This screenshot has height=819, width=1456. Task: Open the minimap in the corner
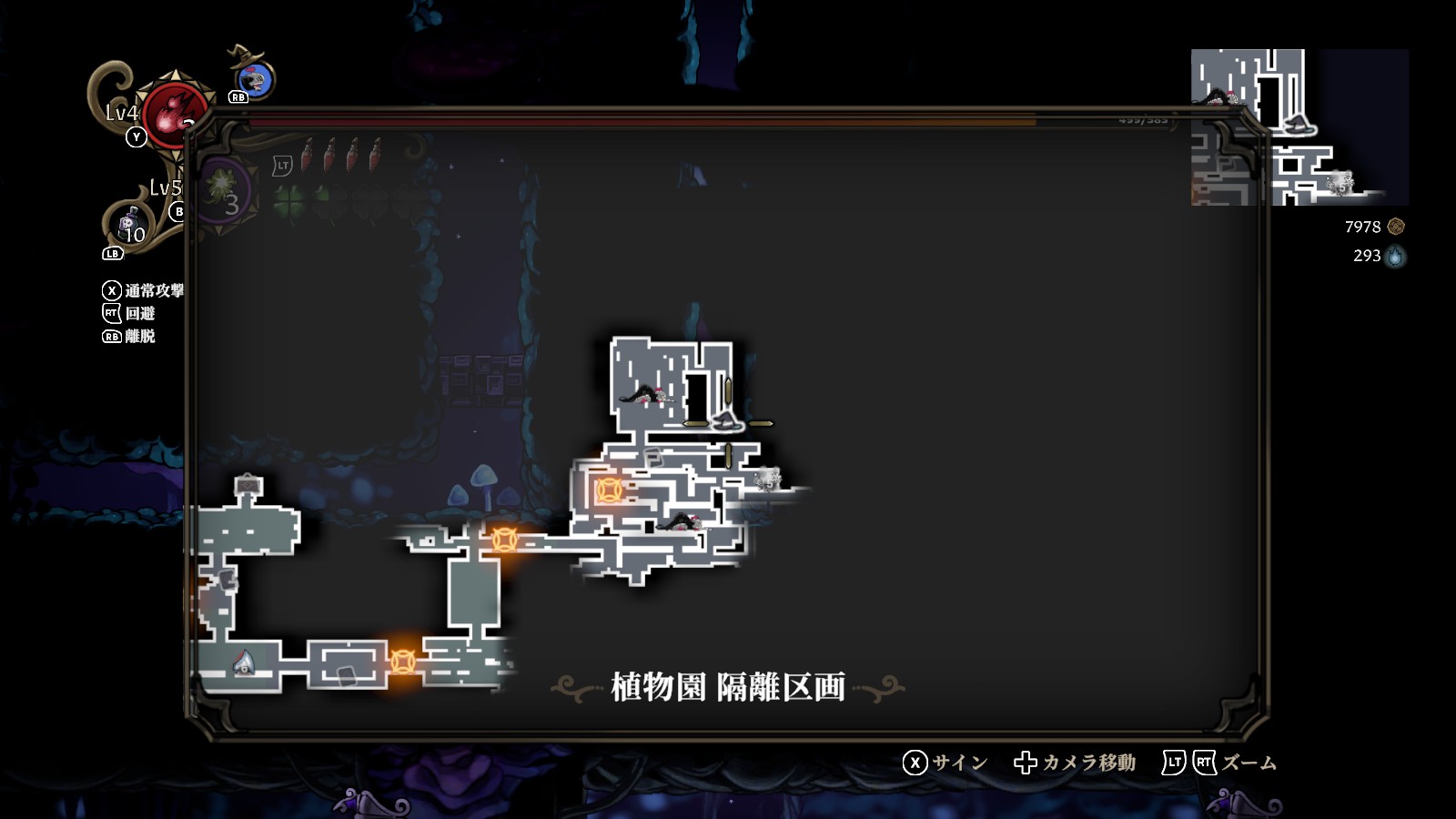point(1299,127)
